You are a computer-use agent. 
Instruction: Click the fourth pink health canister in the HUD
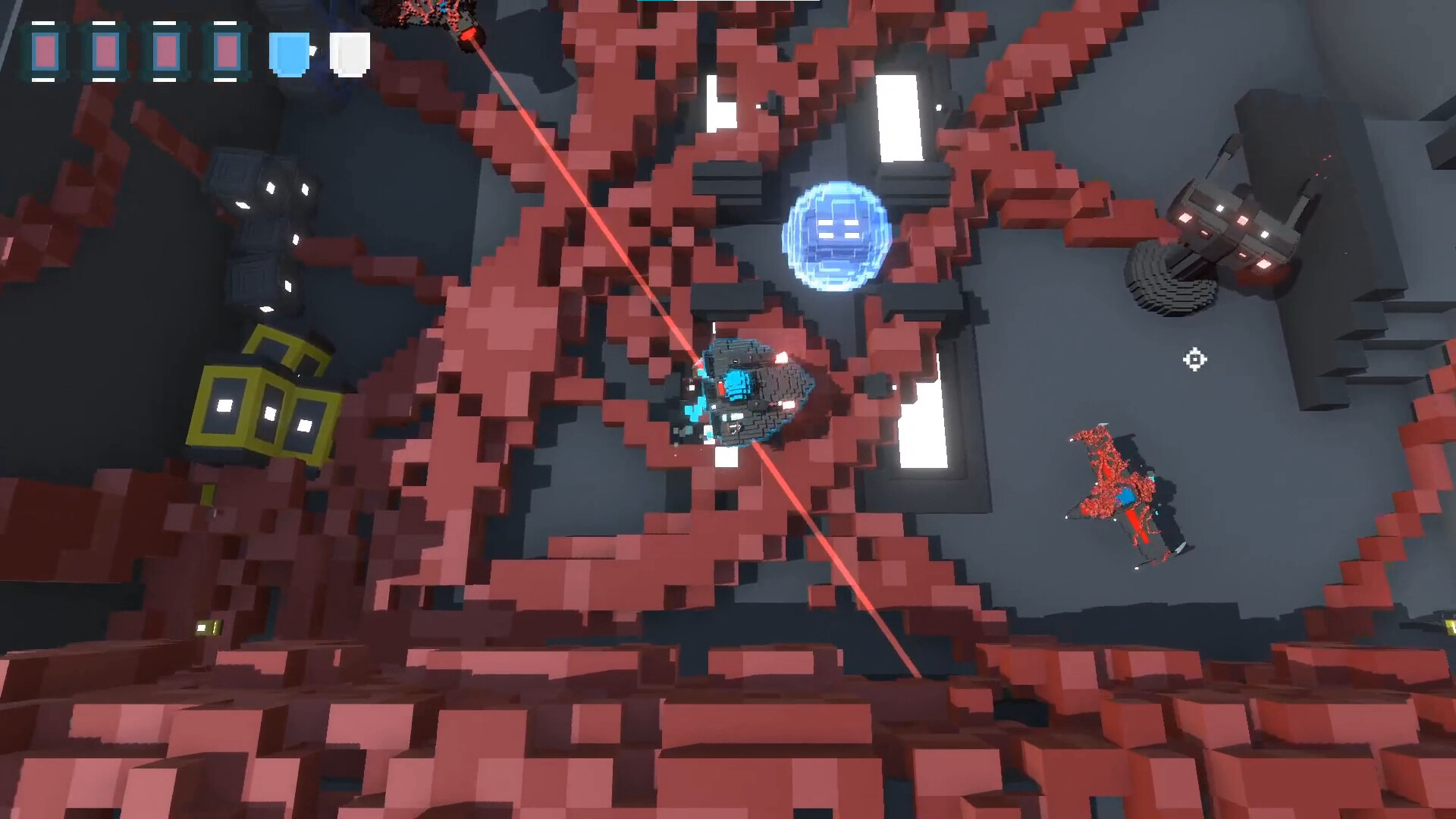point(227,52)
